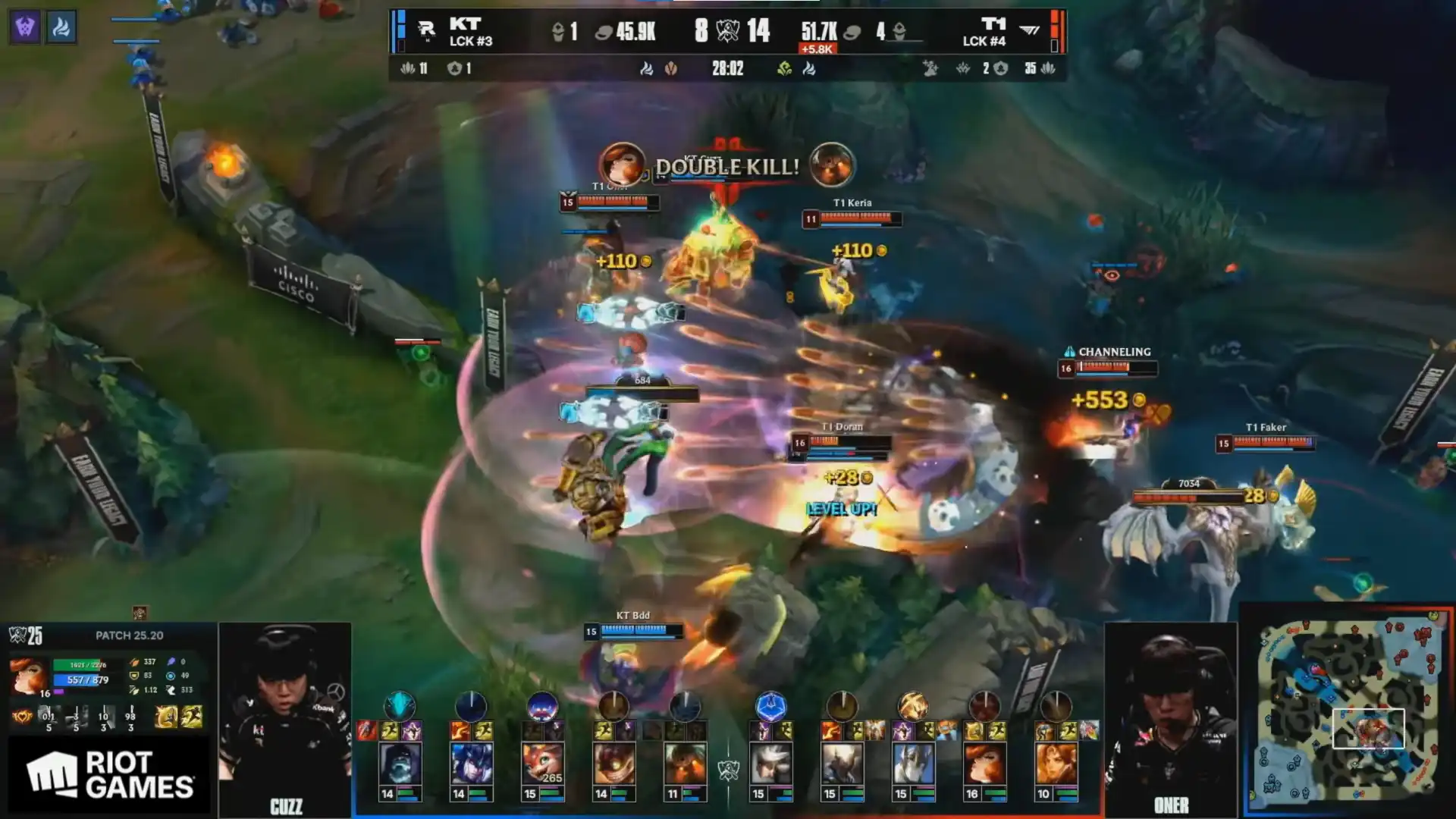Click the Flash summoner spell in the stats panel
This screenshot has height=819, width=1456.
coord(166,717)
